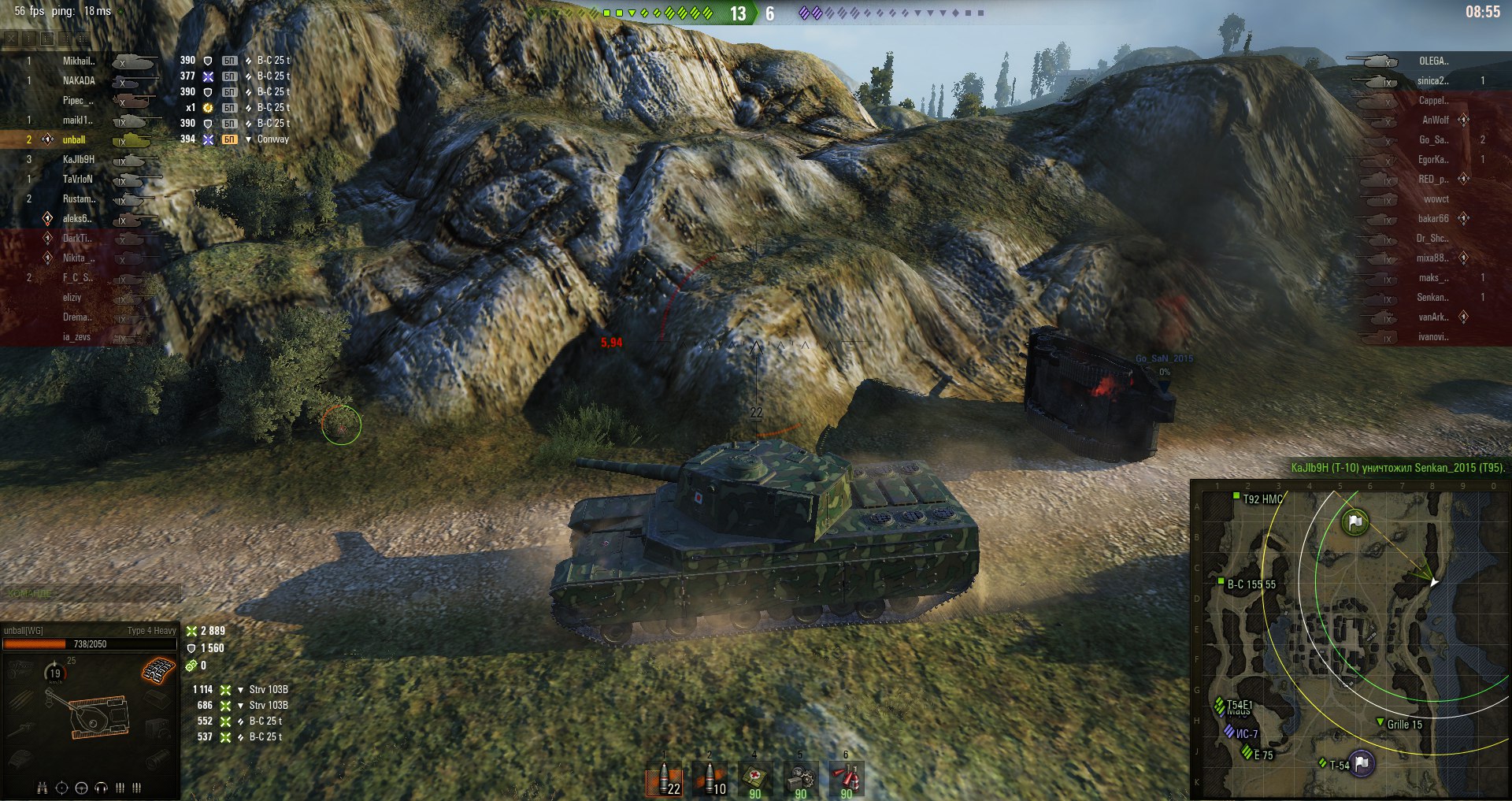Switch to the second shell type with 10 rounds
Image resolution: width=1512 pixels, height=801 pixels.
[710, 780]
